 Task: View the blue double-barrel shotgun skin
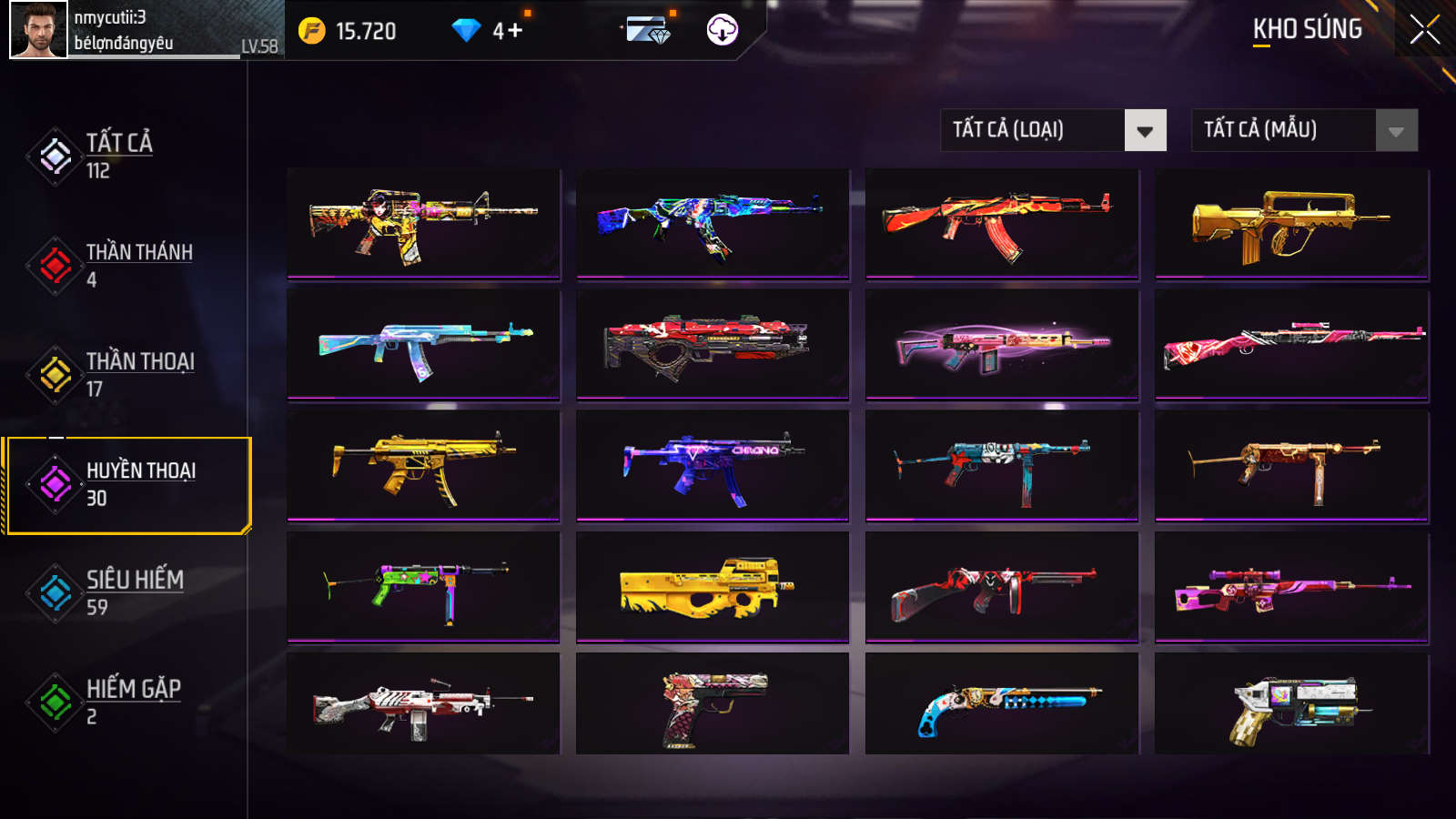coord(1001,704)
